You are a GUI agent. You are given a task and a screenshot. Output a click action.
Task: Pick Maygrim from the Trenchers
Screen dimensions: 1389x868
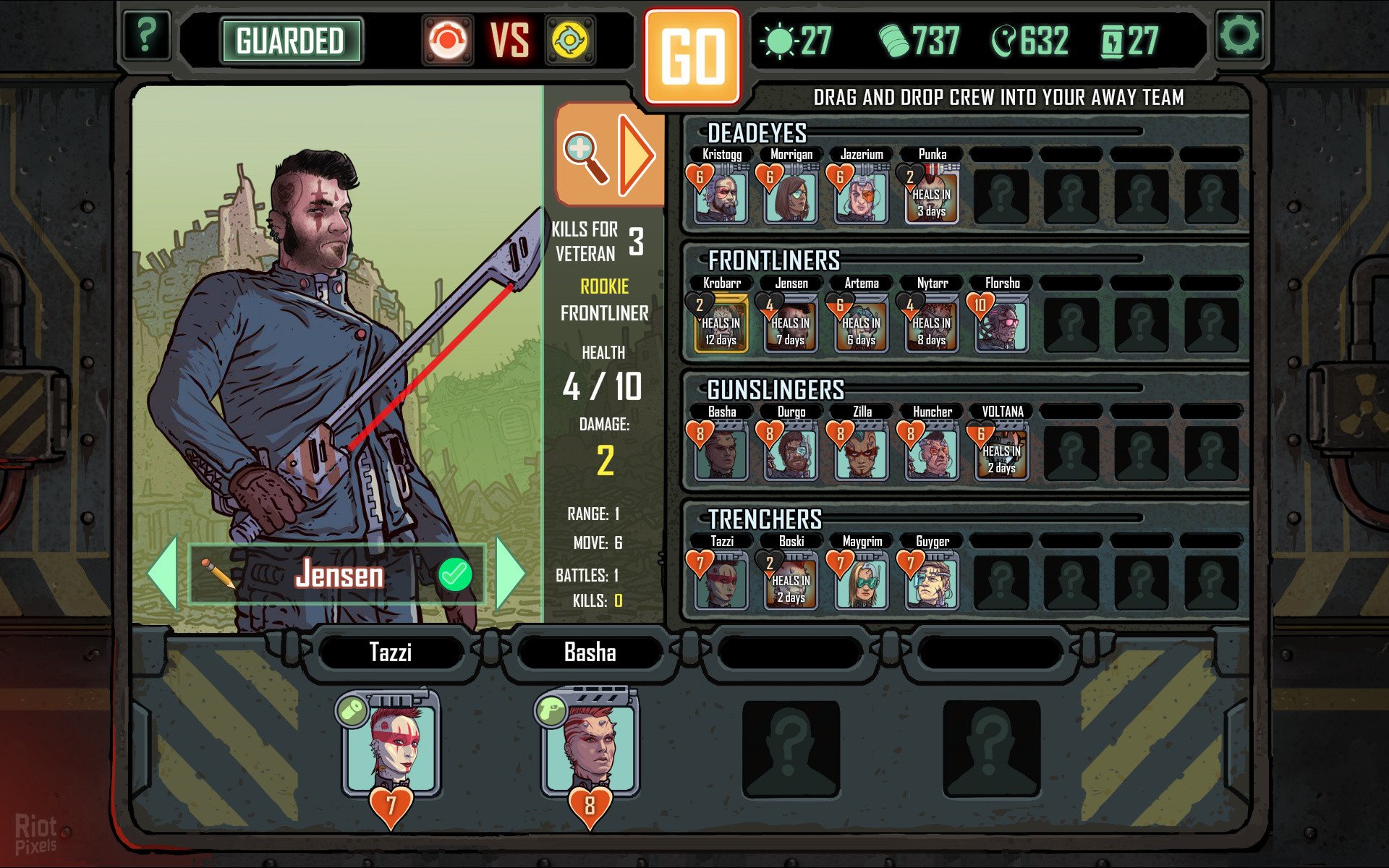pyautogui.click(x=861, y=582)
